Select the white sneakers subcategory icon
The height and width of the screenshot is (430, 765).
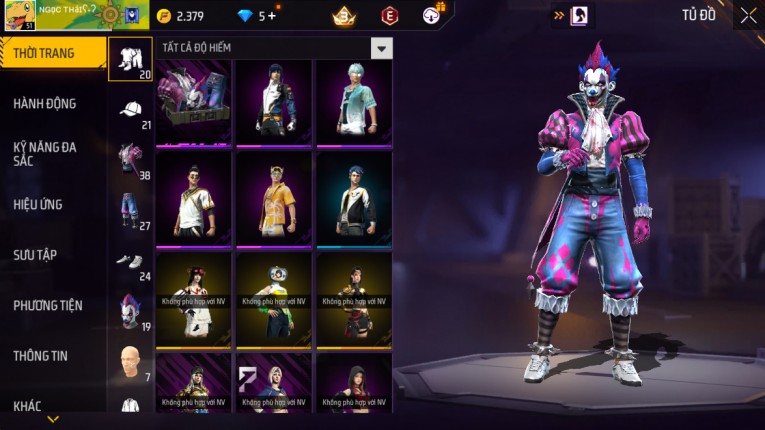[x=130, y=261]
